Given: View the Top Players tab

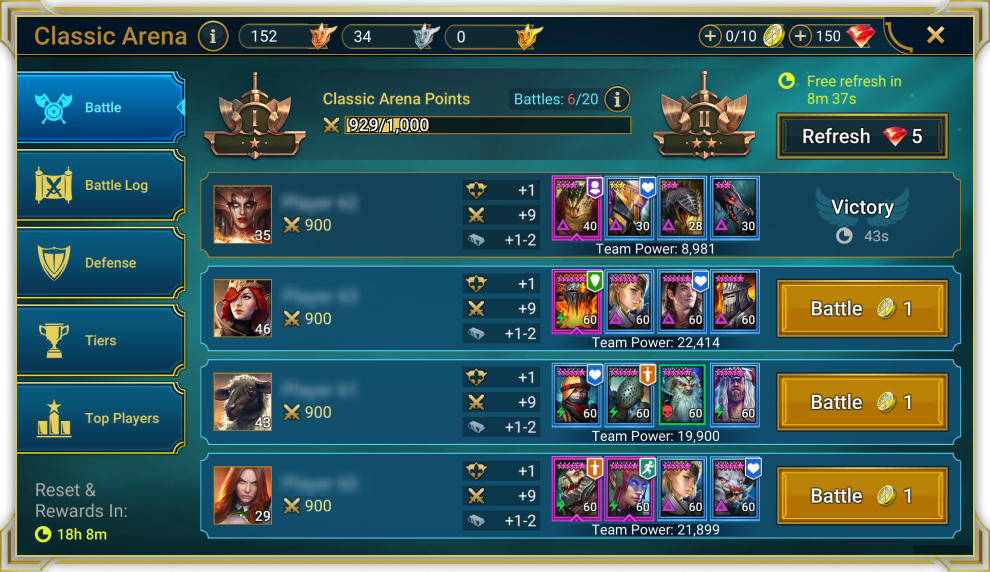Looking at the screenshot, I should click(x=100, y=418).
